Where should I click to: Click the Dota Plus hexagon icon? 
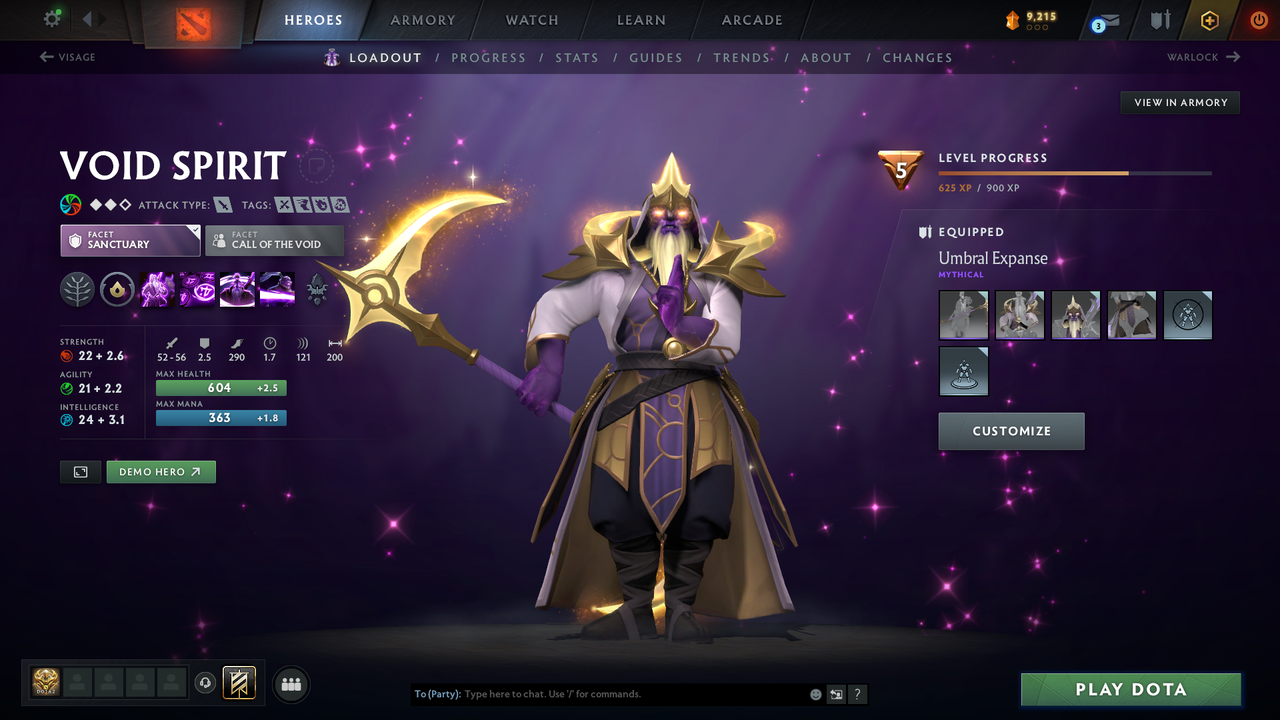1209,20
